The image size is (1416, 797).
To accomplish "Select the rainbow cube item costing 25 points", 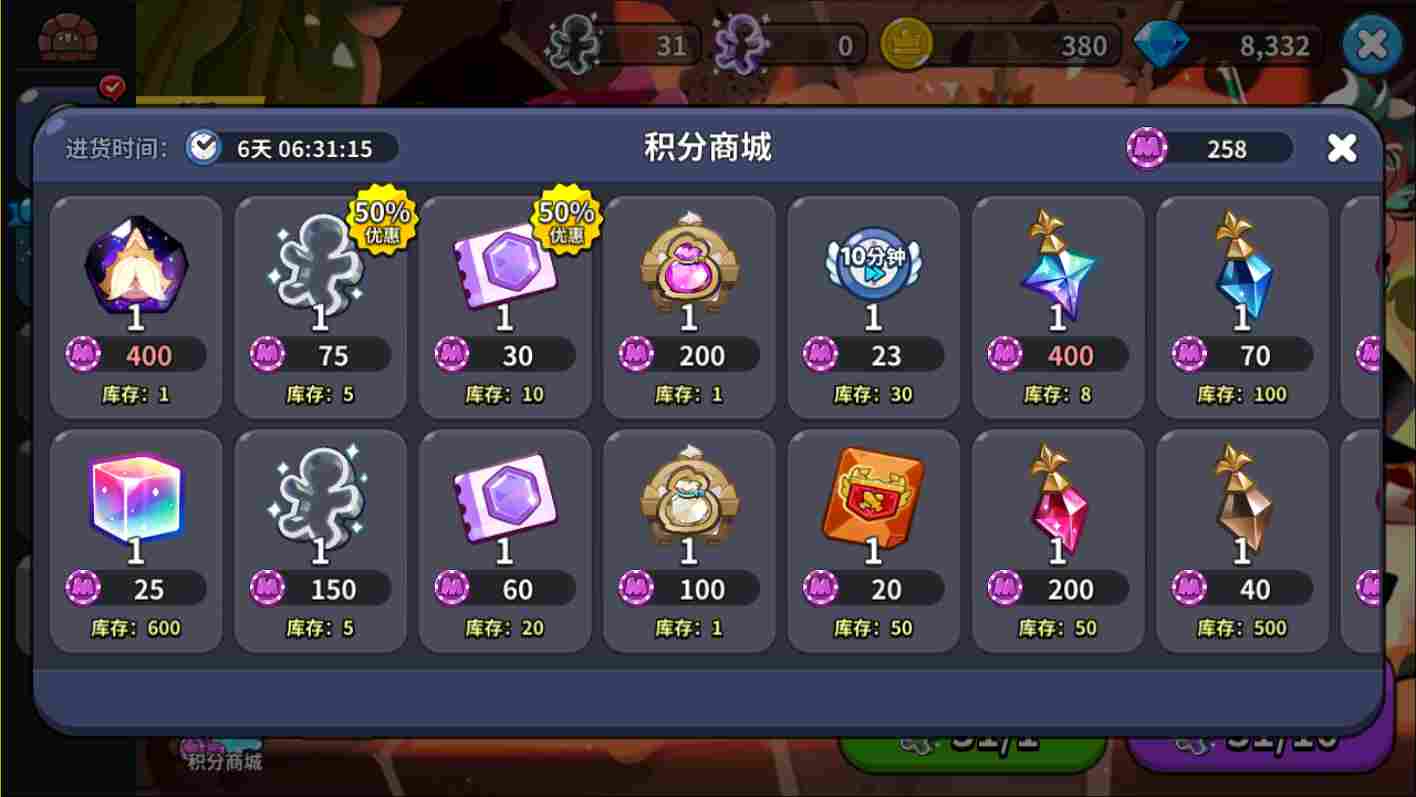I will [x=136, y=500].
